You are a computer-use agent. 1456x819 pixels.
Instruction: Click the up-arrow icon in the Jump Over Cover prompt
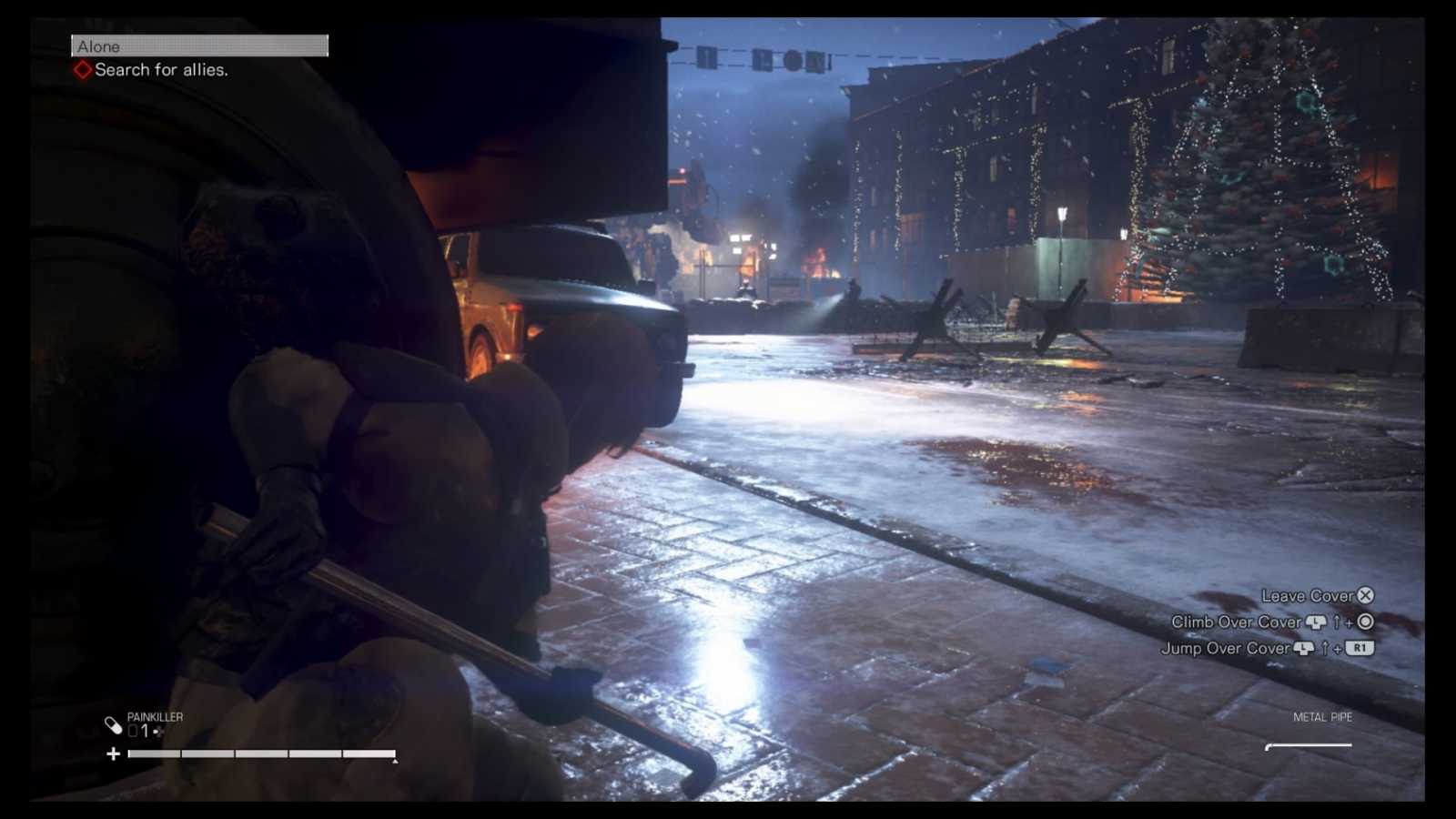tap(1326, 649)
